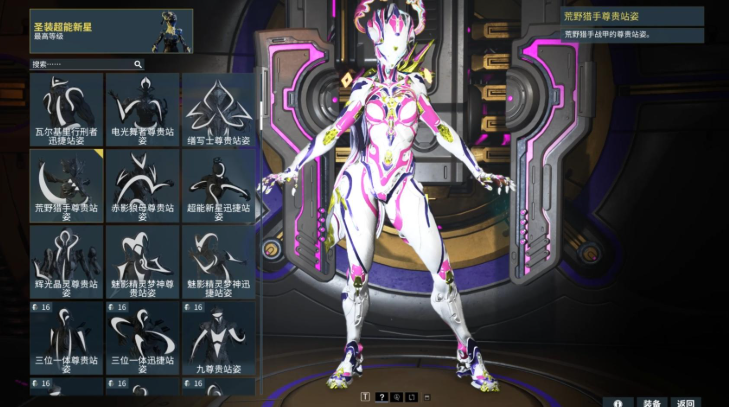This screenshot has width=729, height=407.
Task: Choose the 赤影狼母尊贵站姿 animation
Action: tap(142, 186)
